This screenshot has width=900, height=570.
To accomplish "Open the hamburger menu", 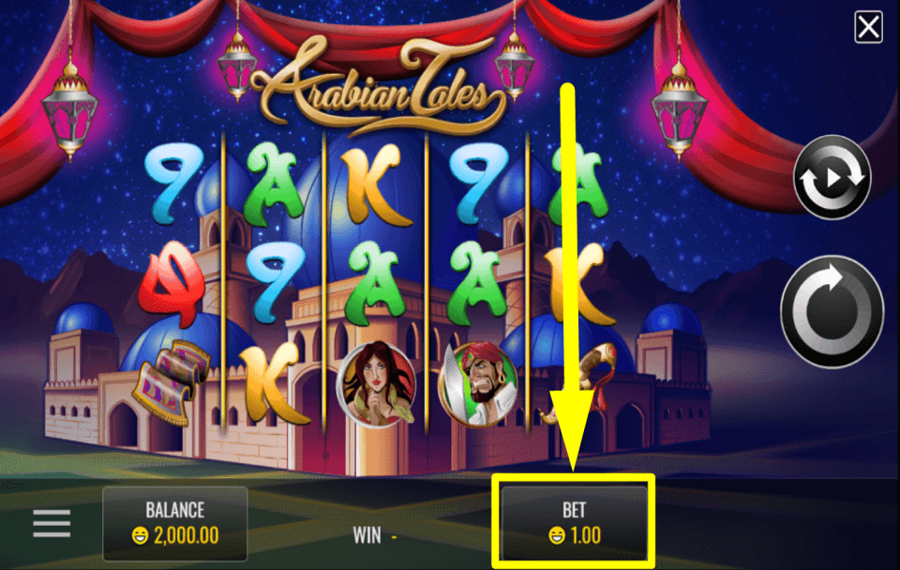I will pos(52,523).
